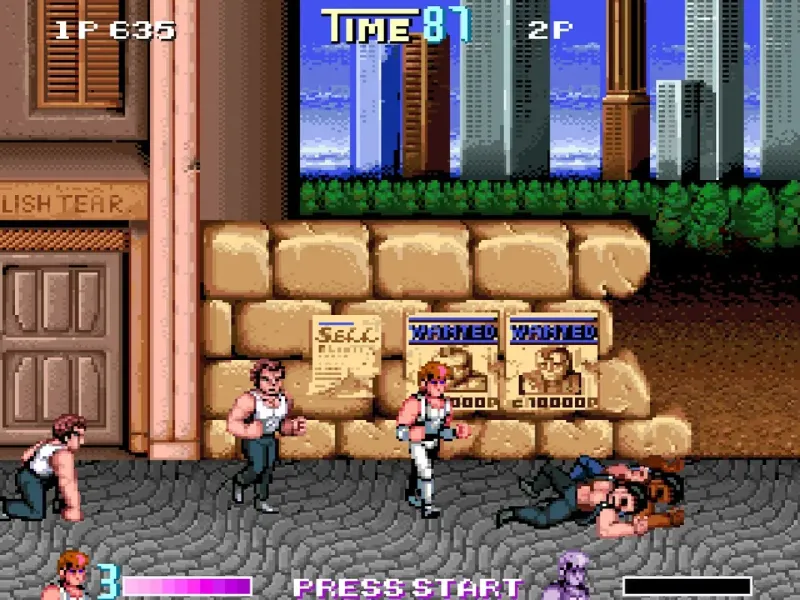Click the player one character portrait

pyautogui.click(x=70, y=577)
